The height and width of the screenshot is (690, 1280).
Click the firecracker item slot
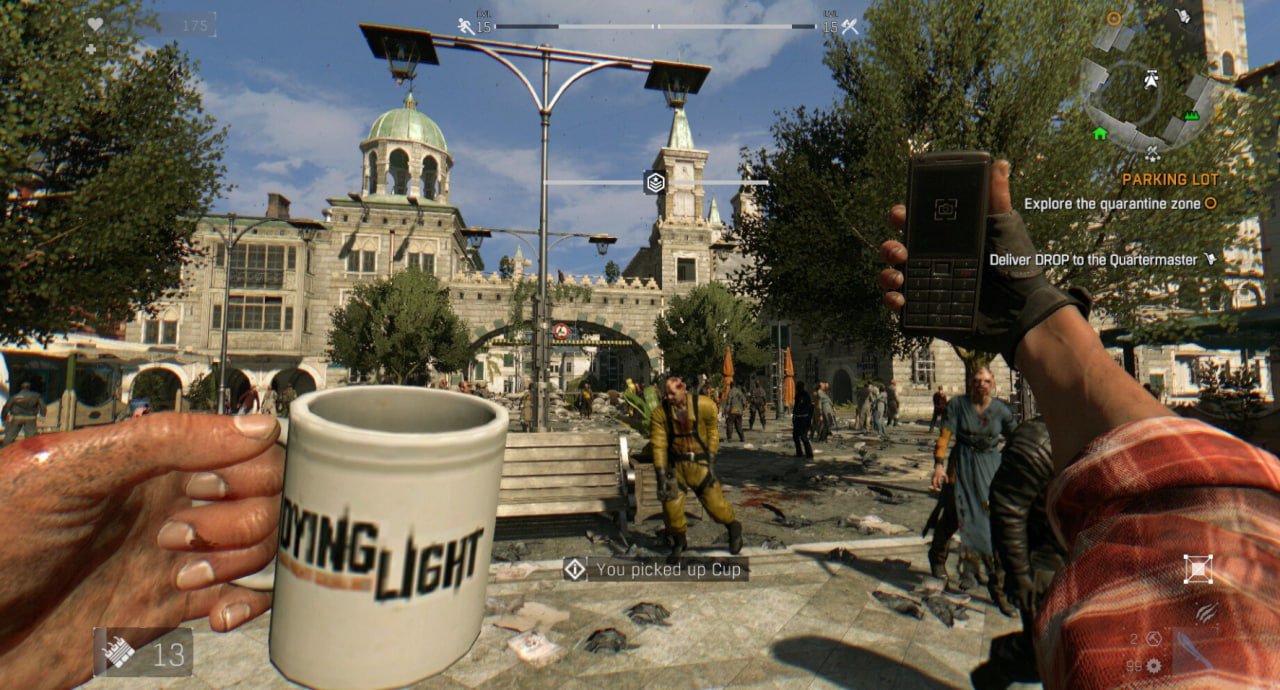click(x=143, y=653)
